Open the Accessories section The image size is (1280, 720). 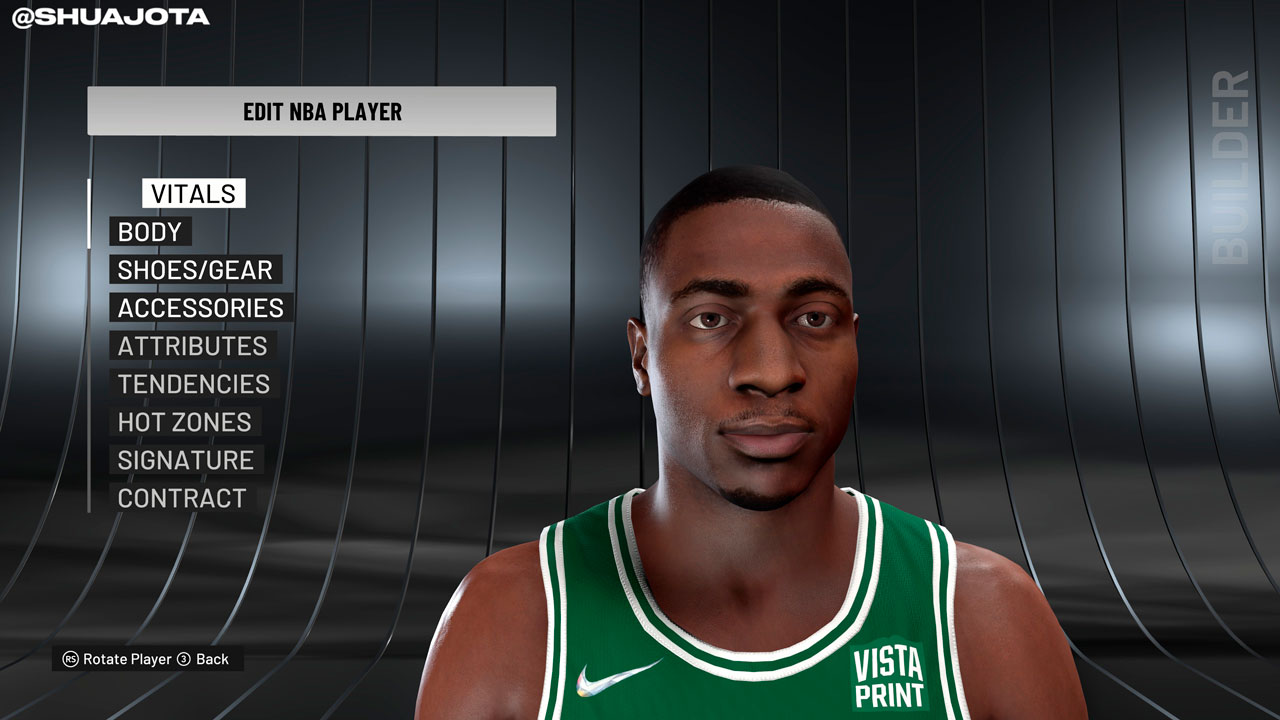pos(200,308)
